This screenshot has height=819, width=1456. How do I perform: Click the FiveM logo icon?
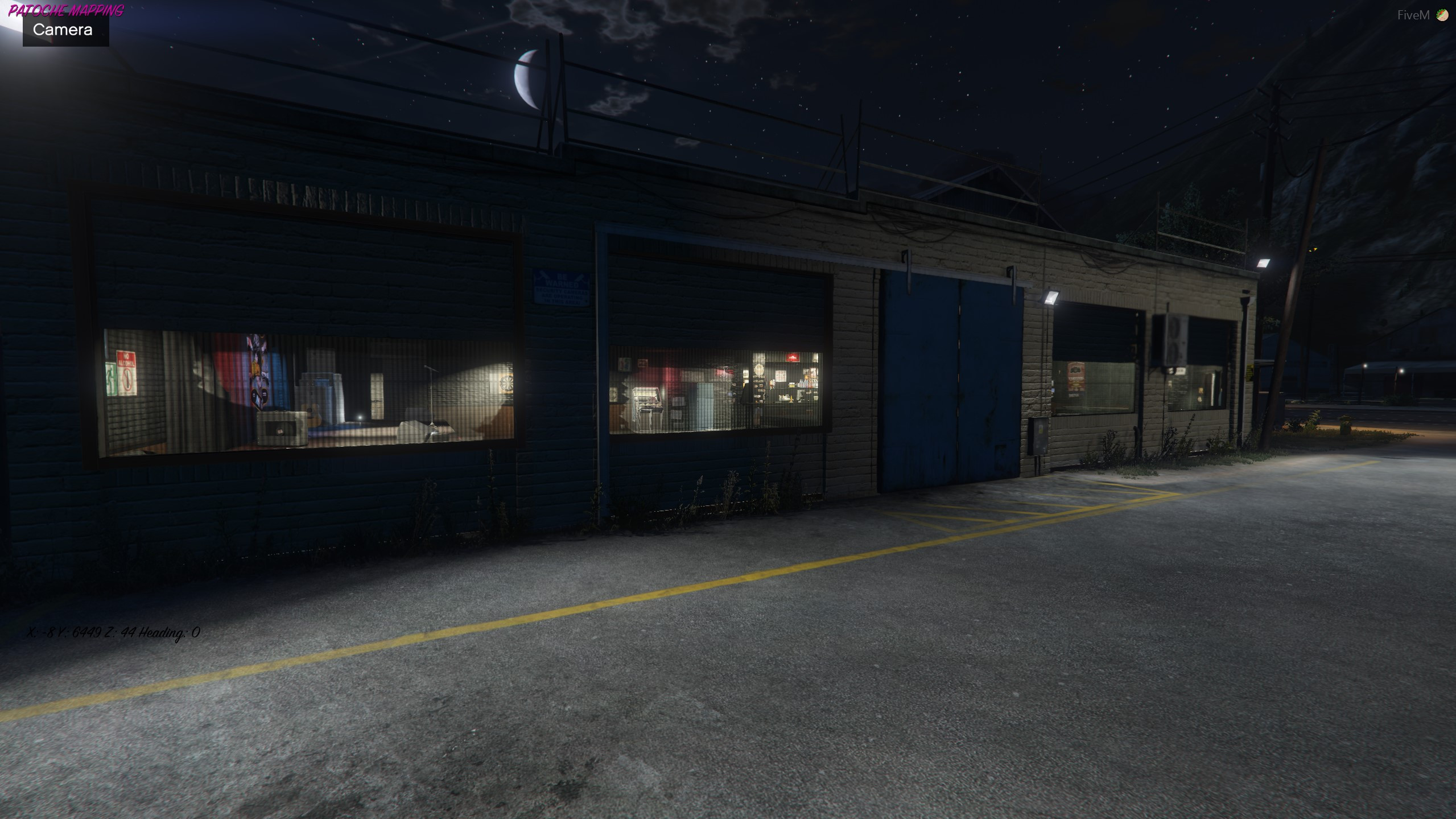pyautogui.click(x=1442, y=15)
